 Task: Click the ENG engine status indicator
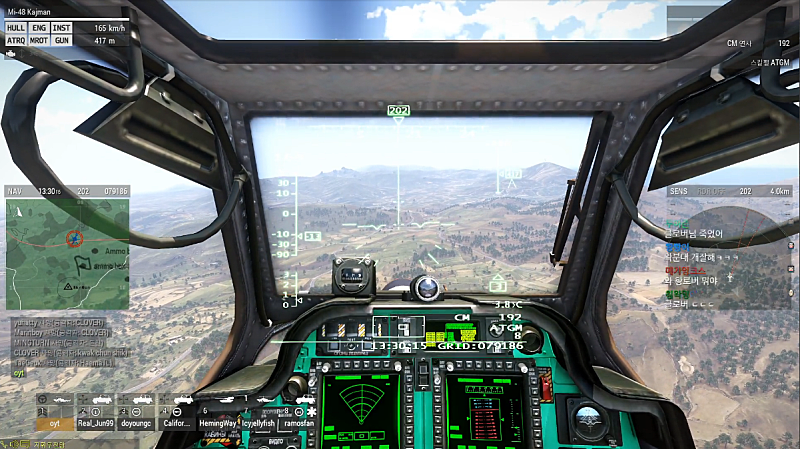(x=39, y=28)
